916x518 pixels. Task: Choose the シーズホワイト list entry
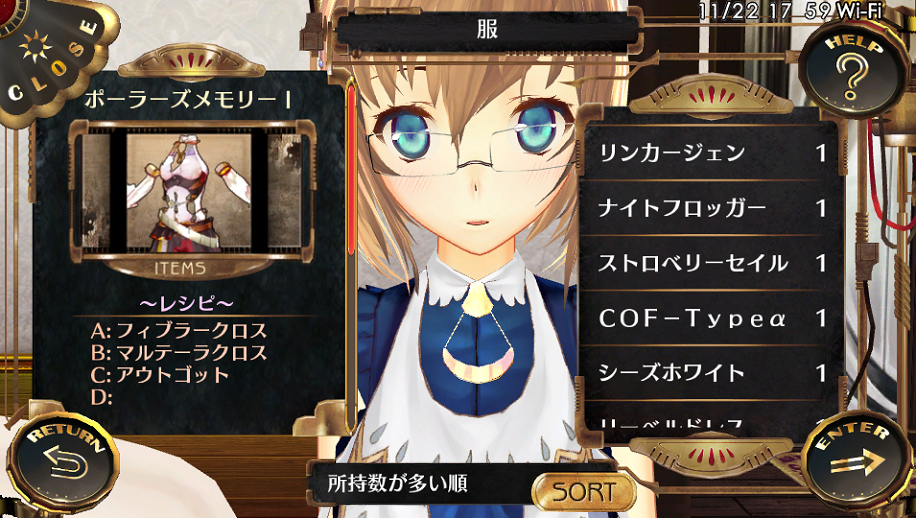[712, 374]
